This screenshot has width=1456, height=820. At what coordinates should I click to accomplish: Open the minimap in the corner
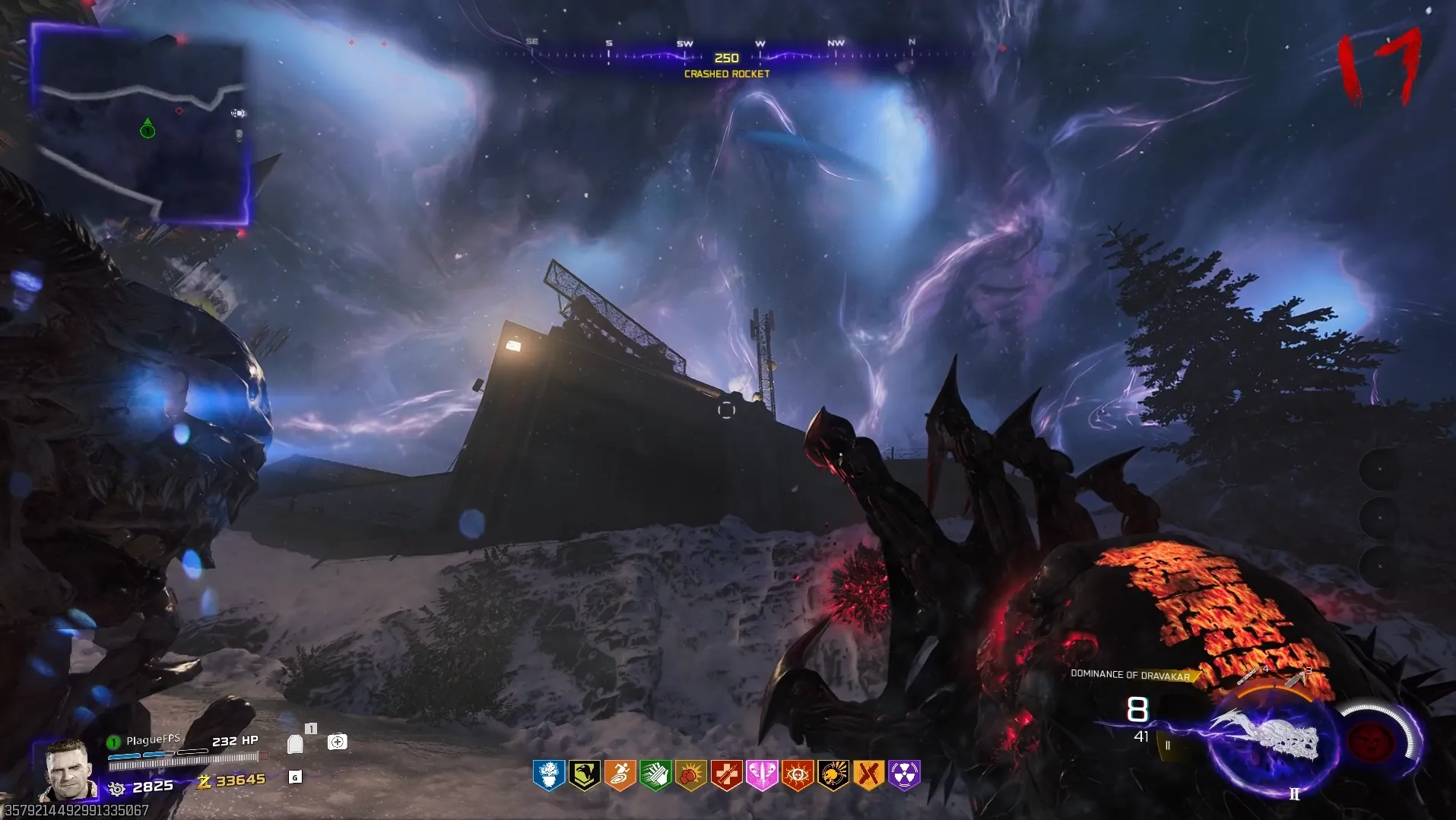coord(141,125)
